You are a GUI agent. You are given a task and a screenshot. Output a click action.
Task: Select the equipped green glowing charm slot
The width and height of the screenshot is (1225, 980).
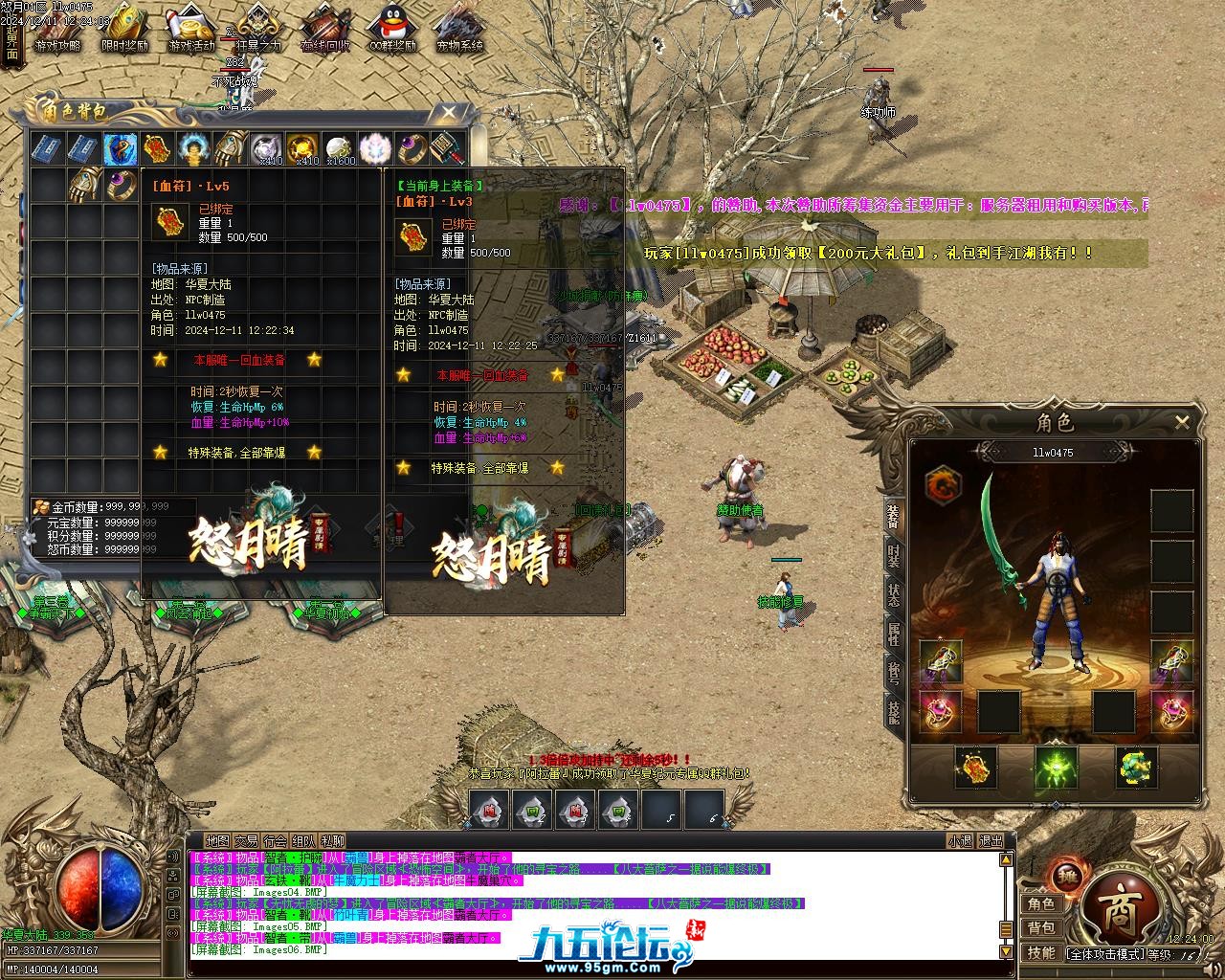(1056, 768)
